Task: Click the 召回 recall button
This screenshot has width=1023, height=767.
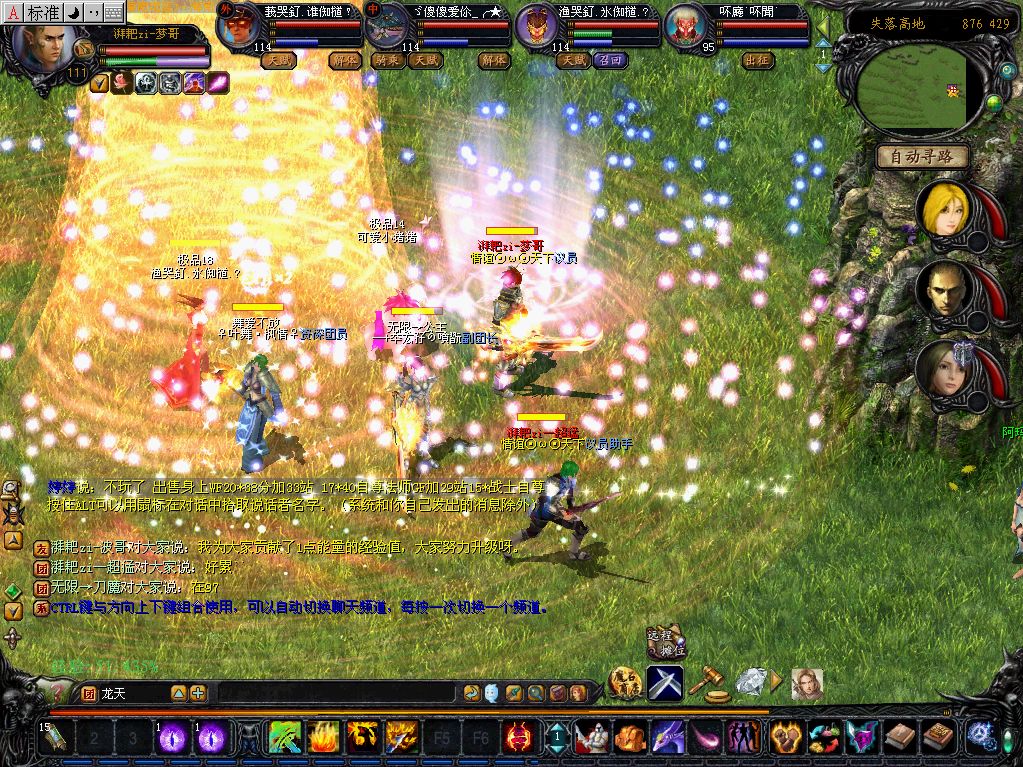Action: [610, 60]
